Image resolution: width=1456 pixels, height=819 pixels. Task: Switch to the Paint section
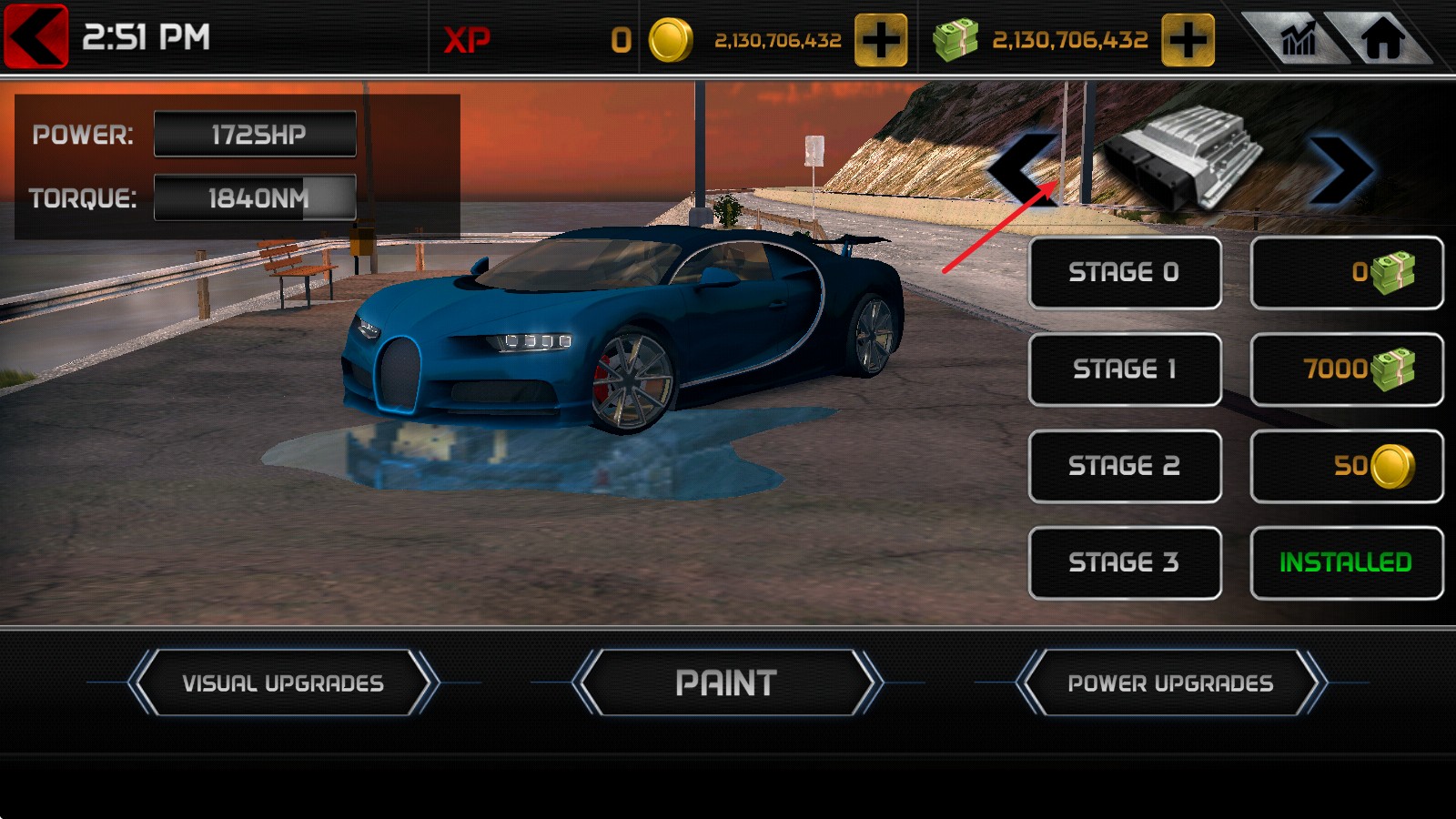click(726, 682)
